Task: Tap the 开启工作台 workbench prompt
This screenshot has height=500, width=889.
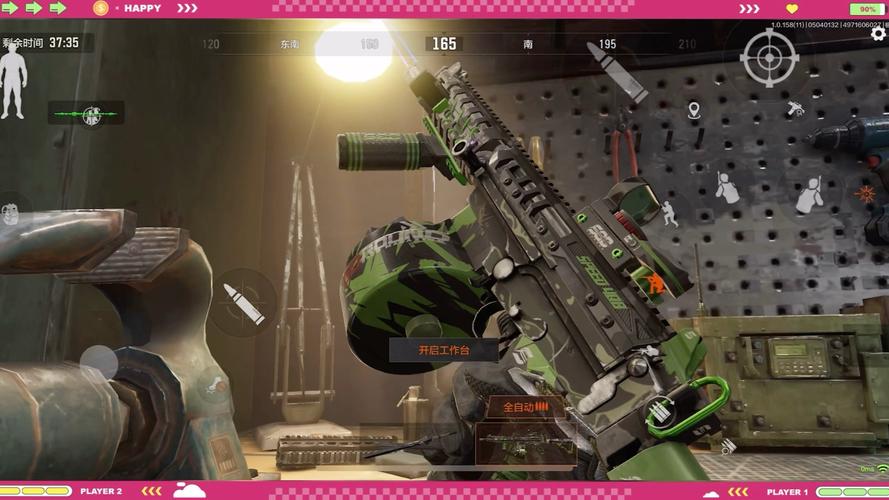Action: (x=443, y=350)
